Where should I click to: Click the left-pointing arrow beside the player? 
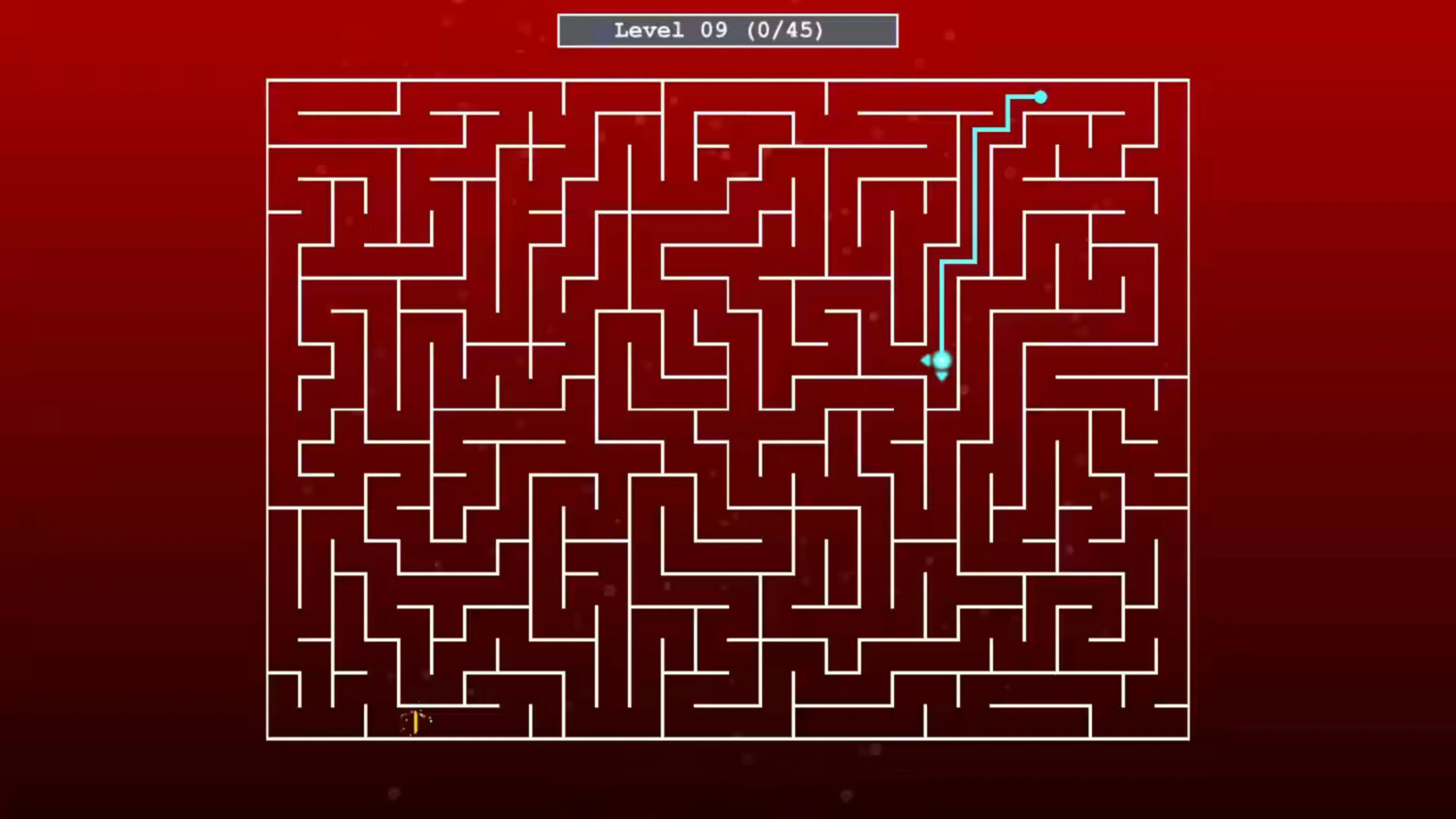point(926,361)
